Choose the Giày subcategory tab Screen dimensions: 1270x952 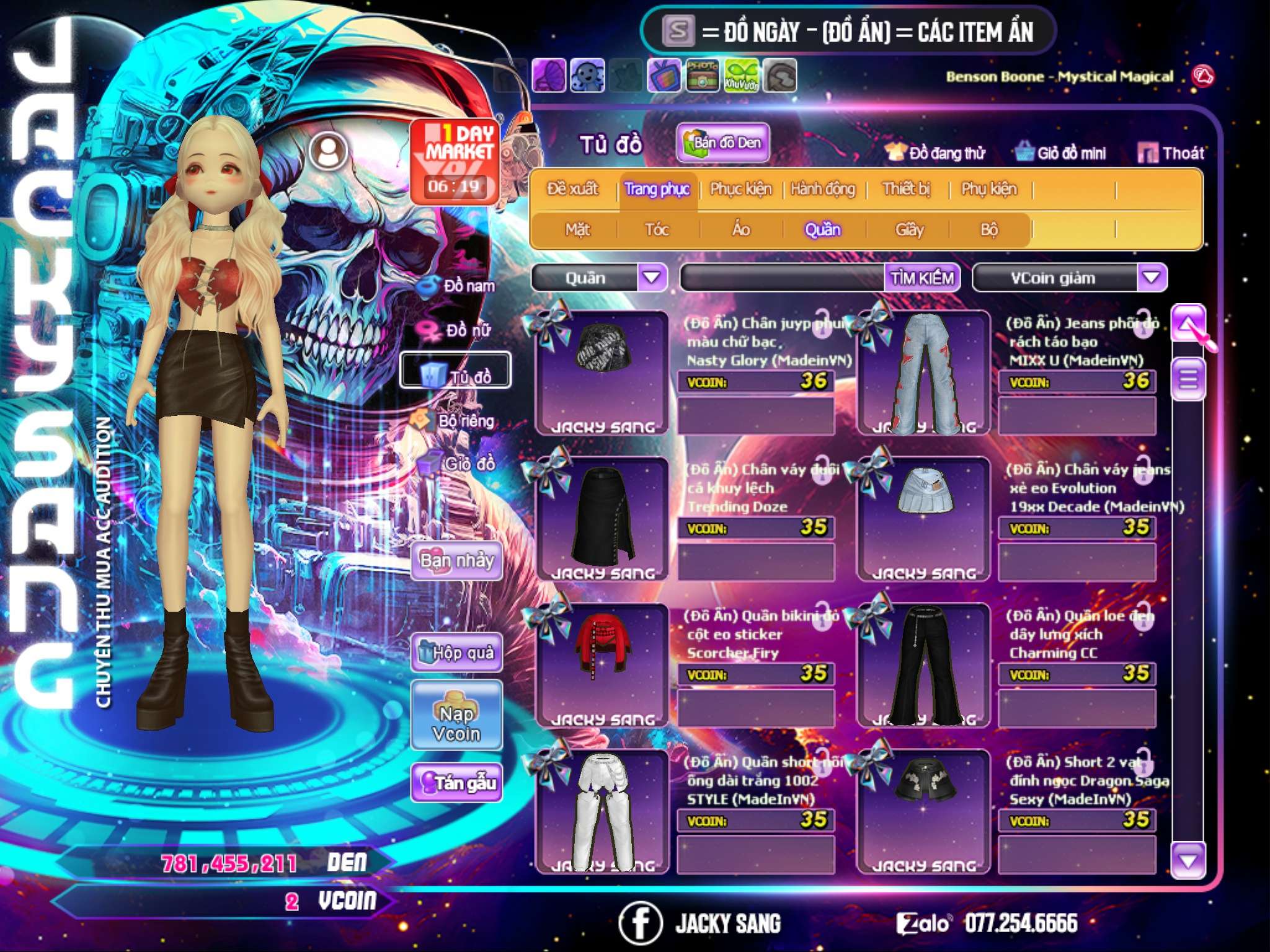(x=909, y=230)
